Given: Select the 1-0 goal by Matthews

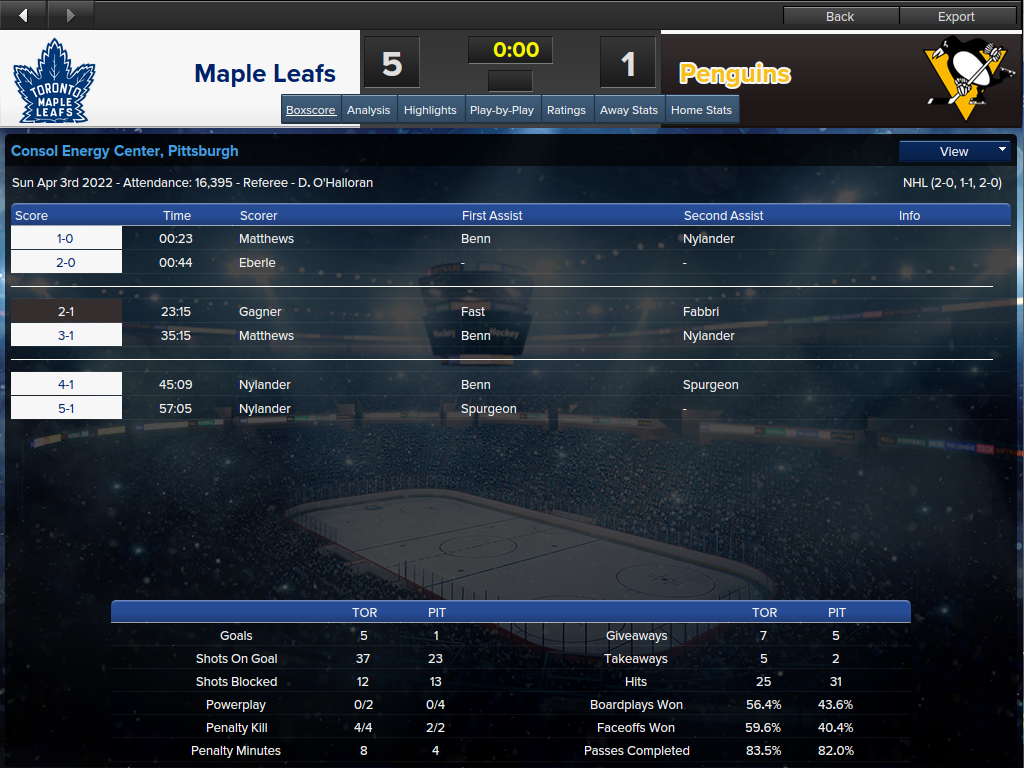Looking at the screenshot, I should (66, 239).
